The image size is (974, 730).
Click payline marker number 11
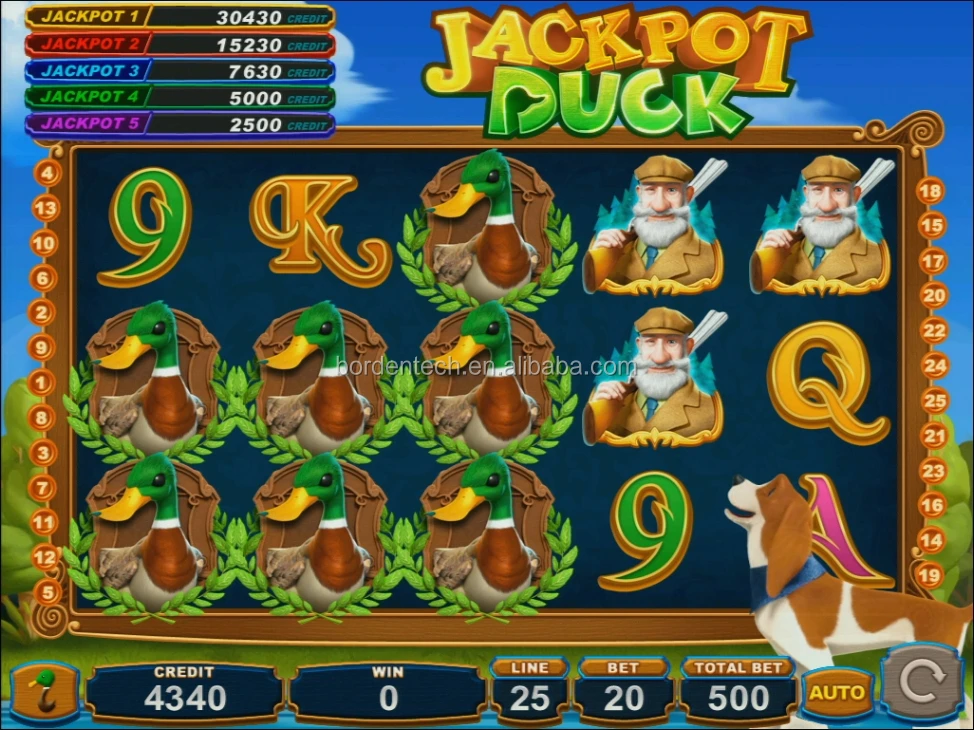click(x=45, y=522)
